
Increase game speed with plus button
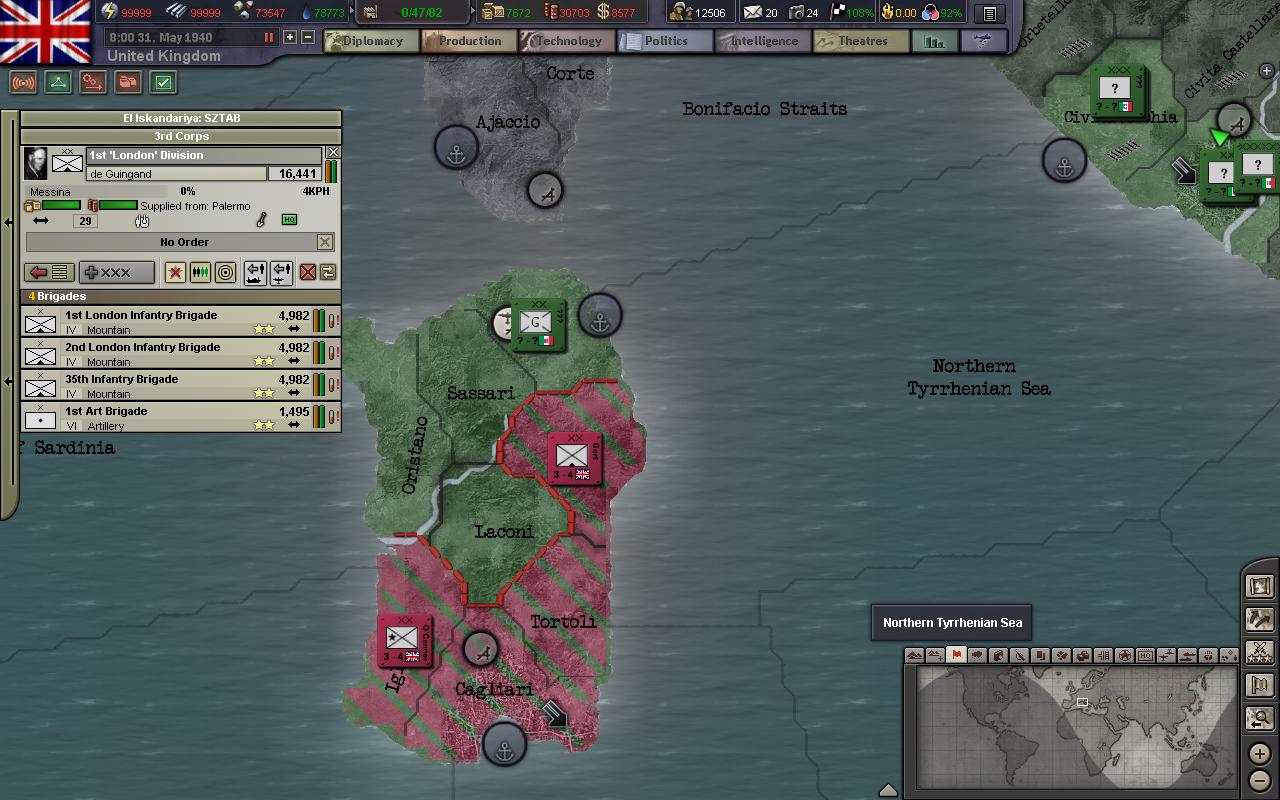290,37
